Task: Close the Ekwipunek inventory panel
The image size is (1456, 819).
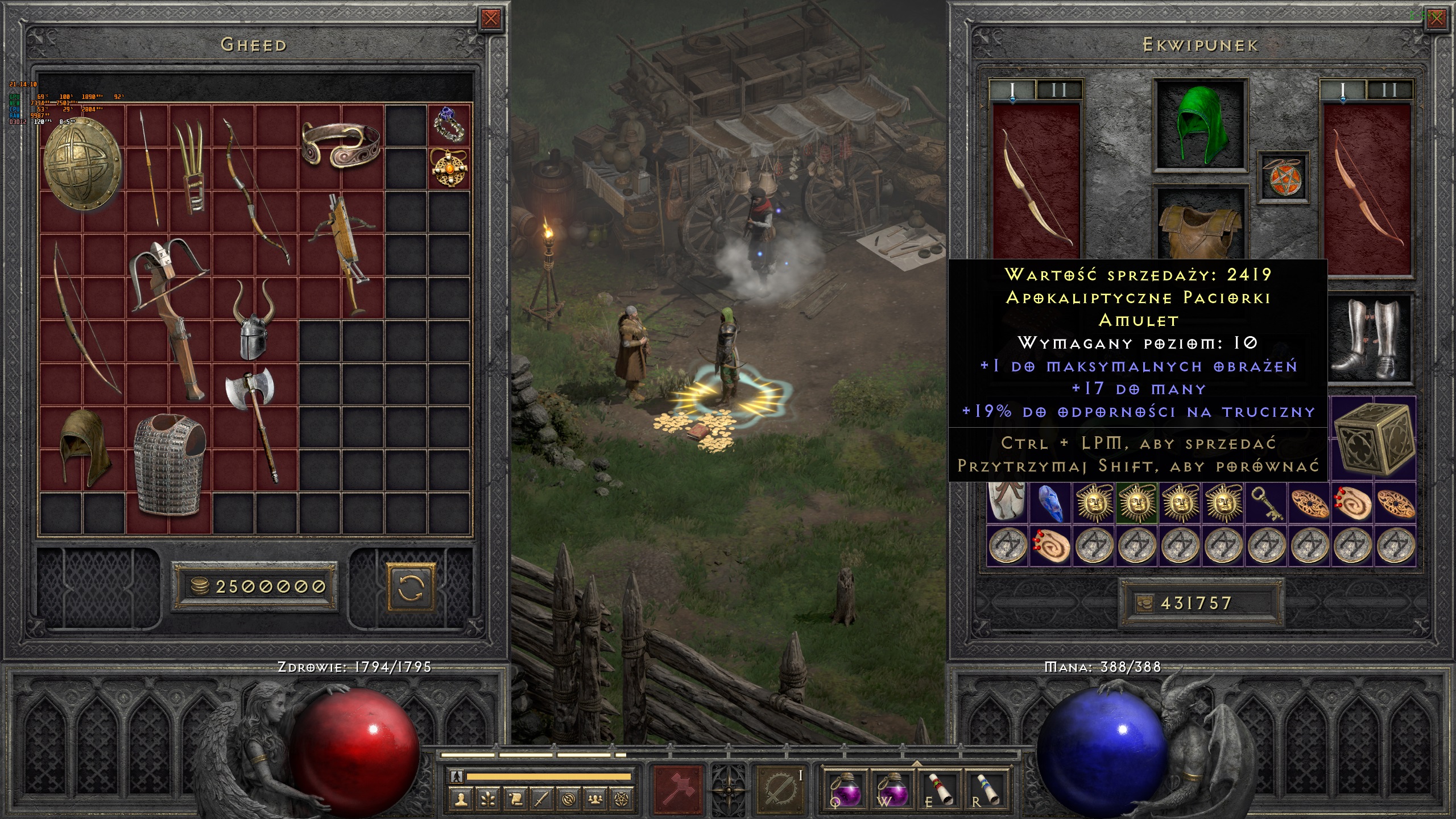Action: tap(1437, 19)
